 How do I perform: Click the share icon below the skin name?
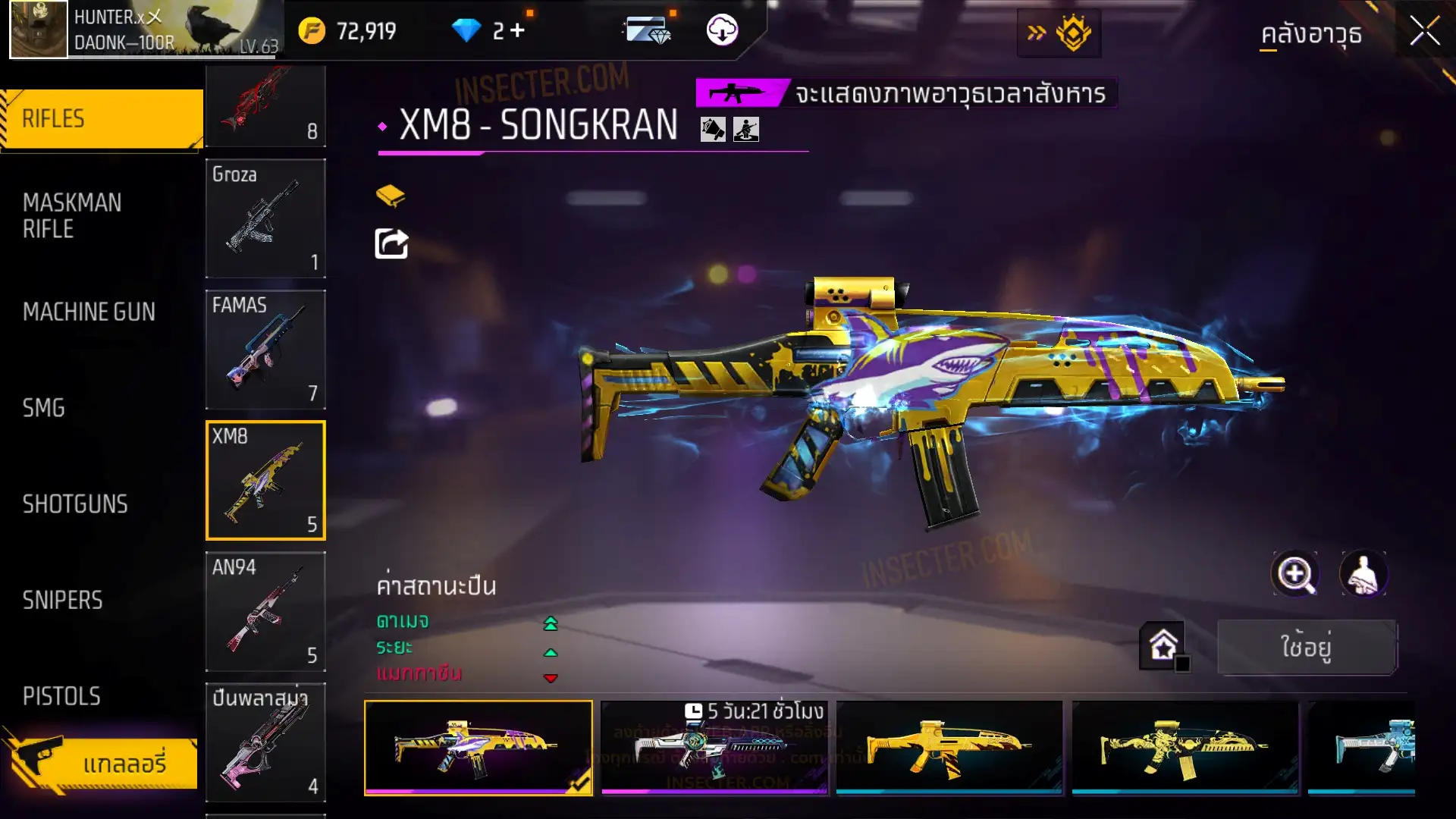tap(391, 244)
